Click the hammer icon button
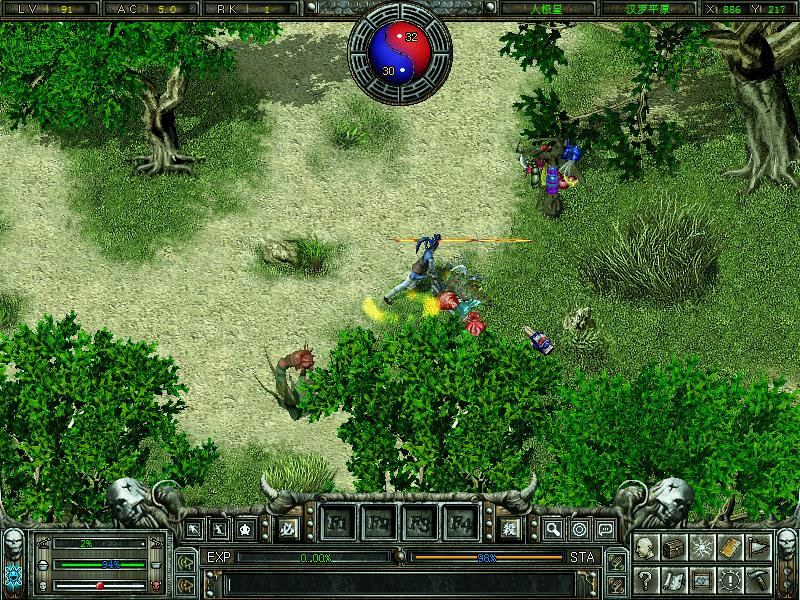 click(759, 578)
